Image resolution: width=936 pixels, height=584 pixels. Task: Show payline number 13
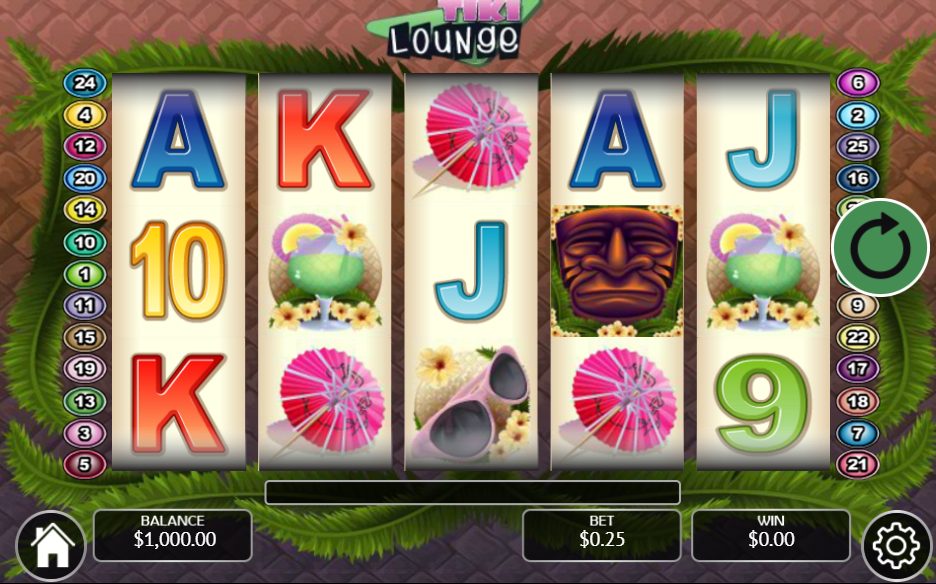84,401
